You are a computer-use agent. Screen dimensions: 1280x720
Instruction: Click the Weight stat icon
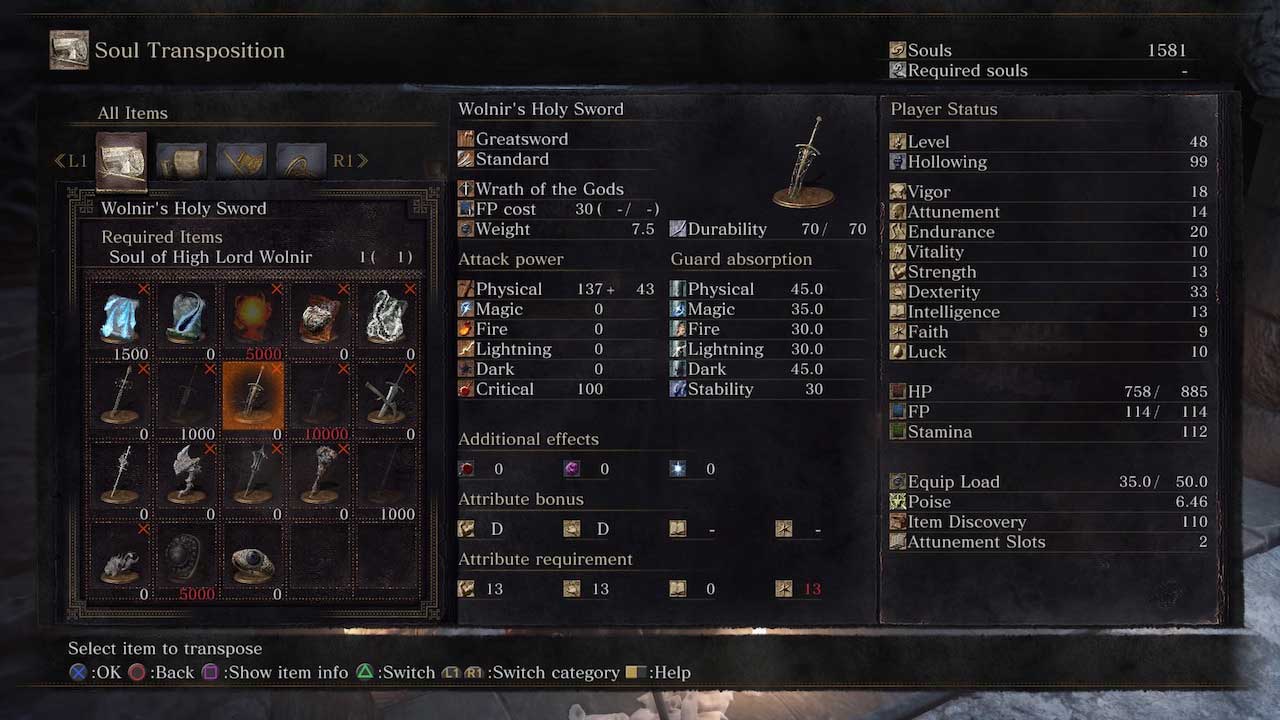point(466,229)
